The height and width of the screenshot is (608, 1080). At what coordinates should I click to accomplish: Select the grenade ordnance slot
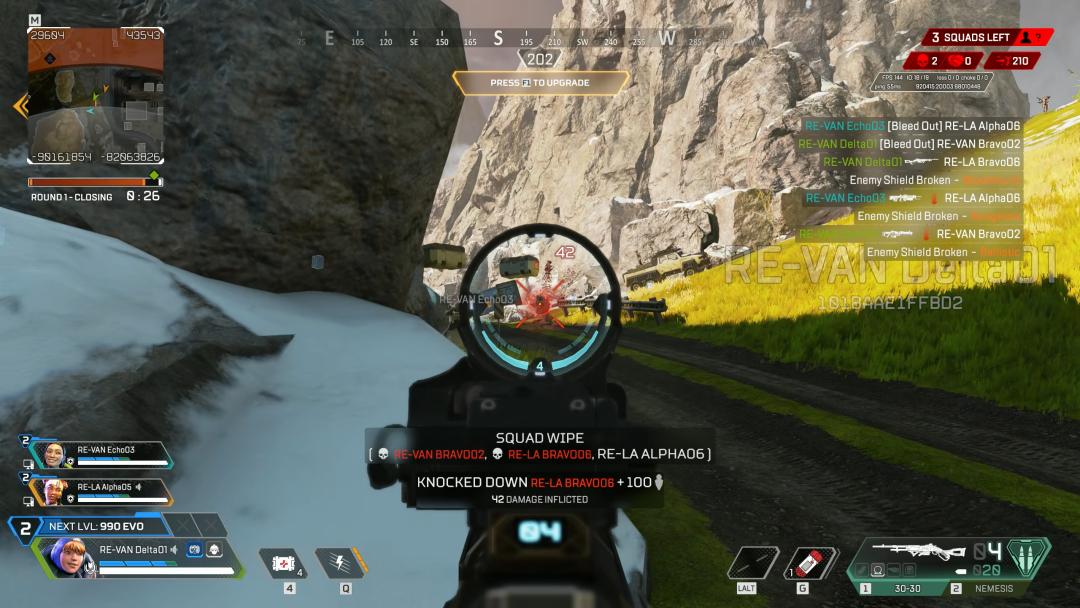coord(811,563)
